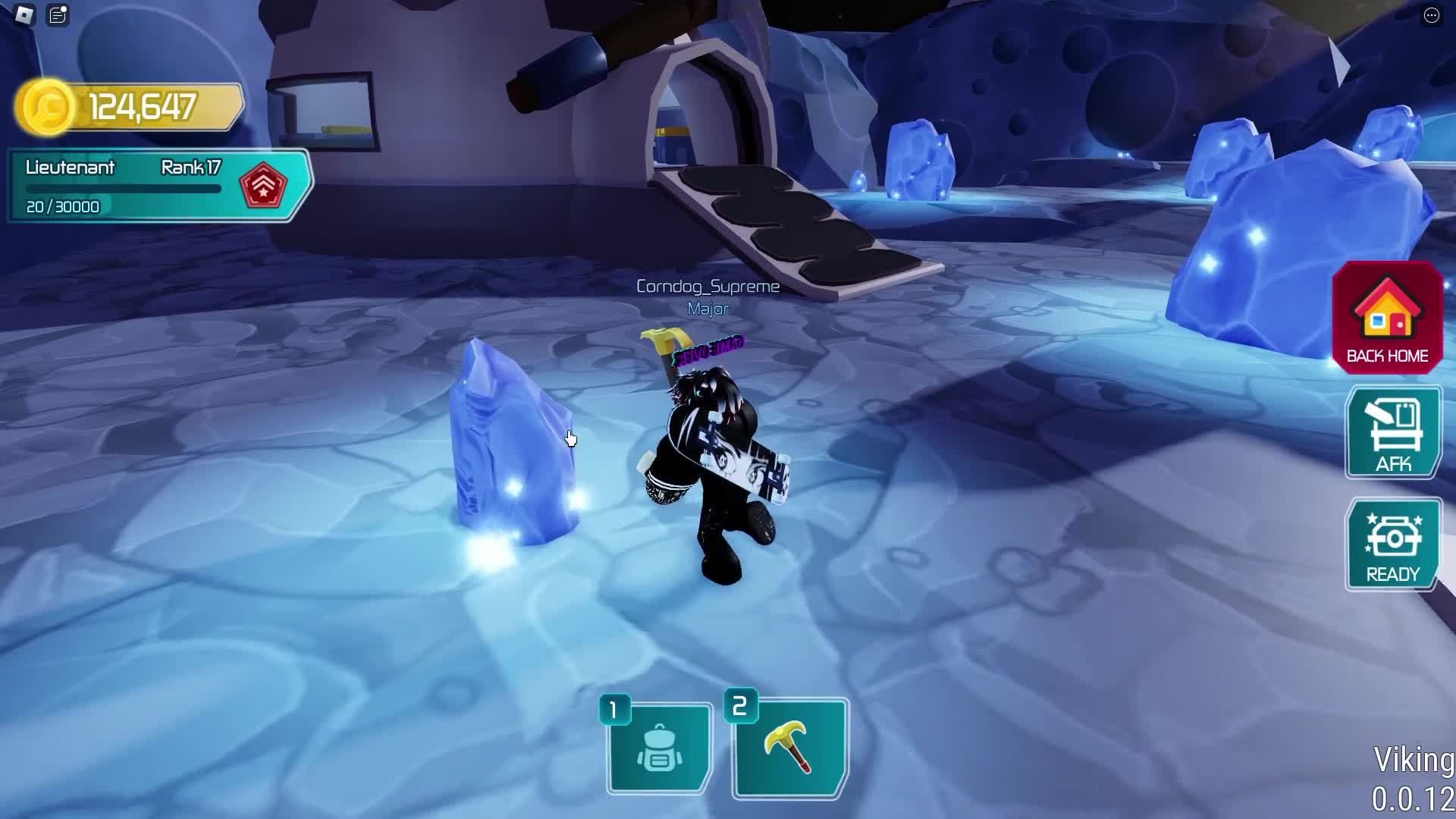Open the Roblox main menu

tap(24, 14)
